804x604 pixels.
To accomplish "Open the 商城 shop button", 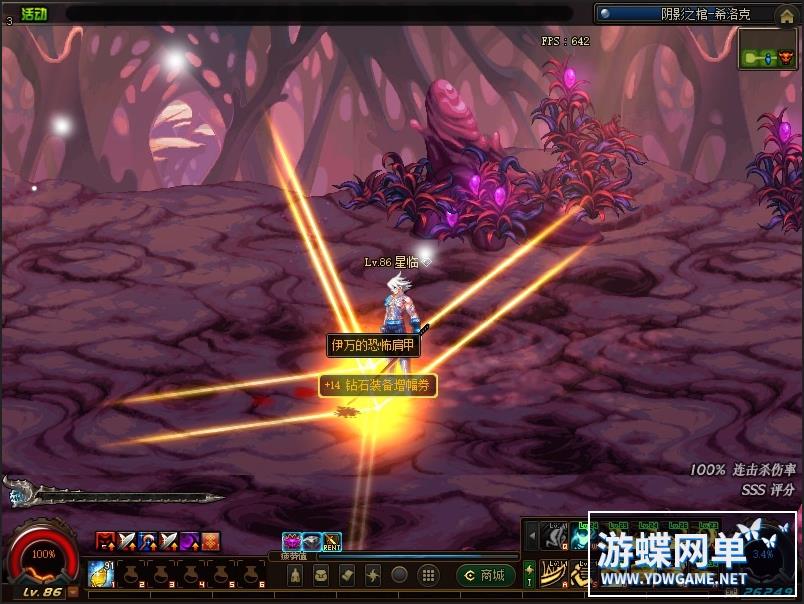I will pos(486,575).
